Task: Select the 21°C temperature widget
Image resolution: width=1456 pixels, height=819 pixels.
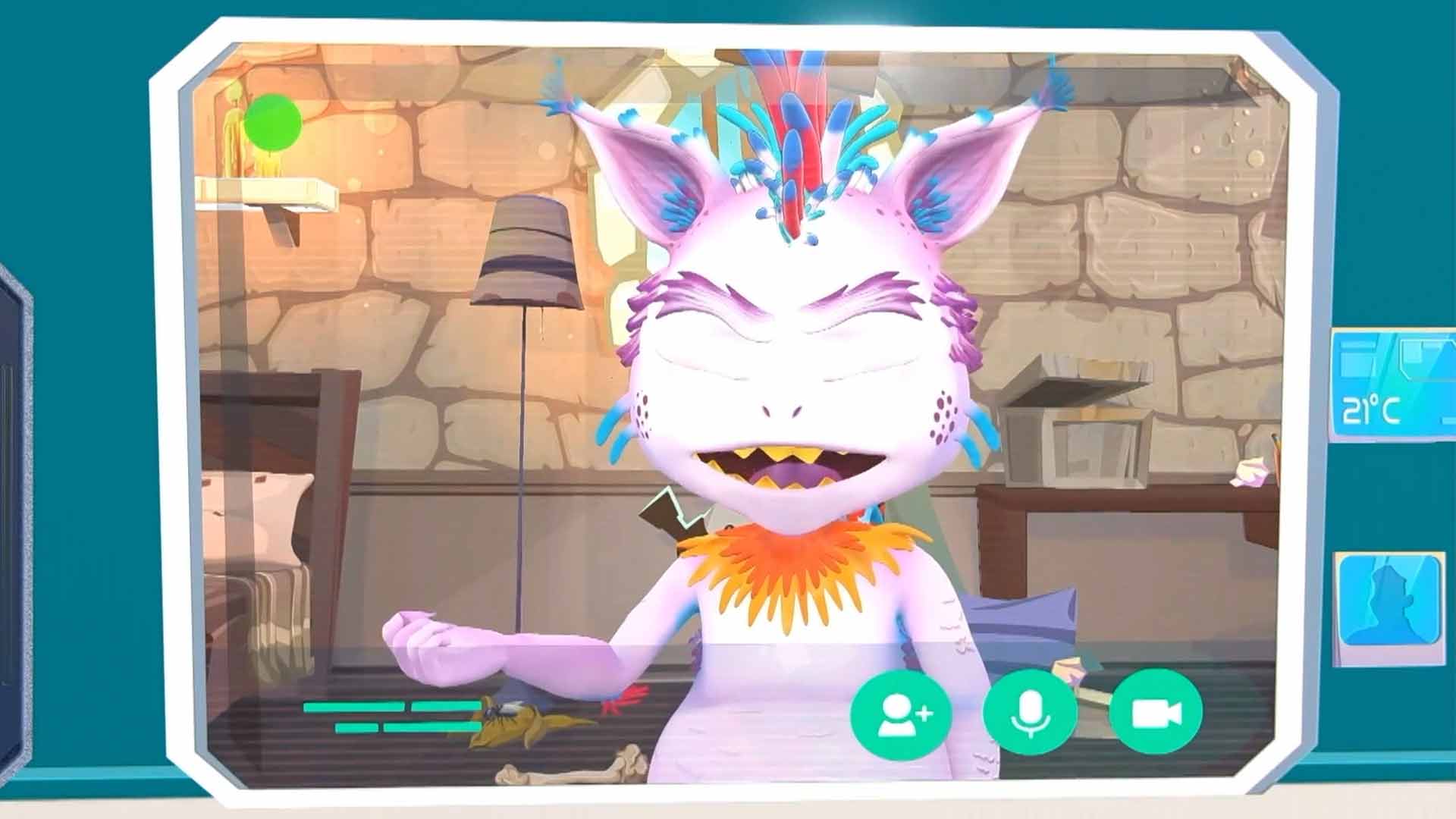Action: click(x=1392, y=385)
